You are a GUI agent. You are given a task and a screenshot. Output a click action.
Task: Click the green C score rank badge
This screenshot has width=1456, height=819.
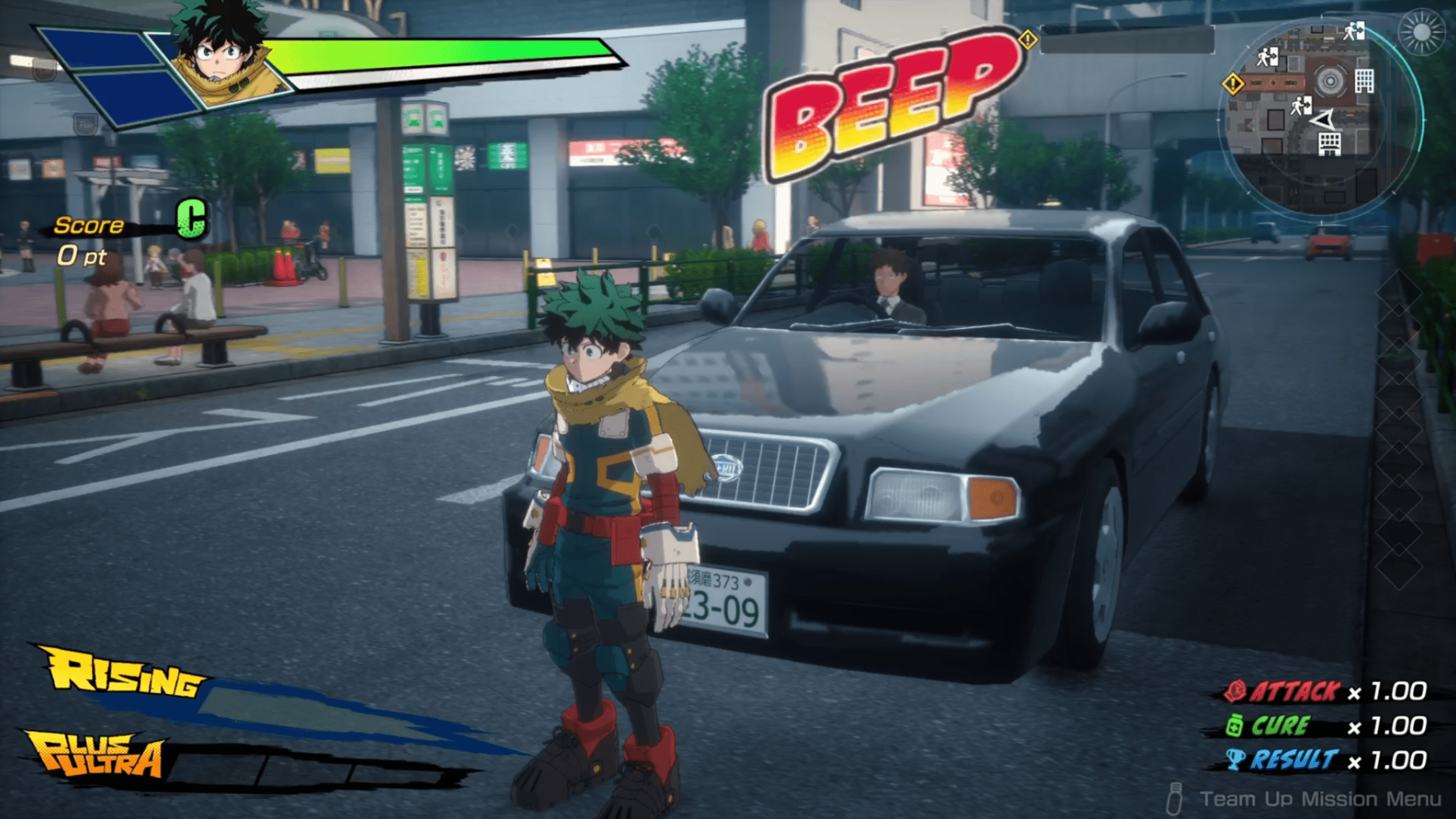coord(192,218)
